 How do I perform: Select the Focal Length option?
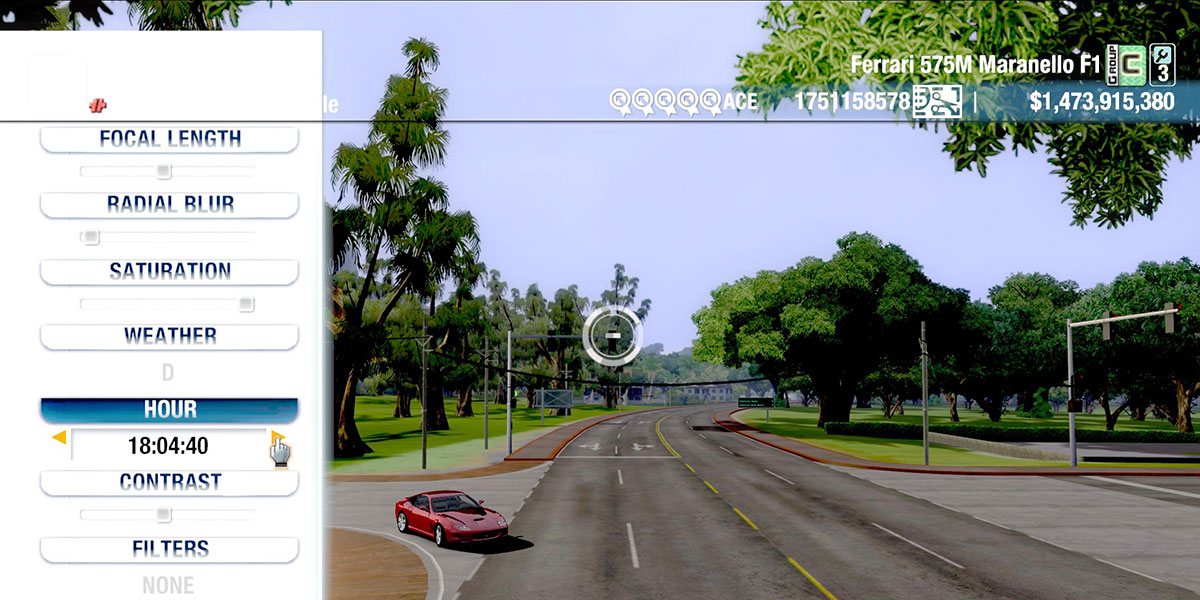pos(169,139)
